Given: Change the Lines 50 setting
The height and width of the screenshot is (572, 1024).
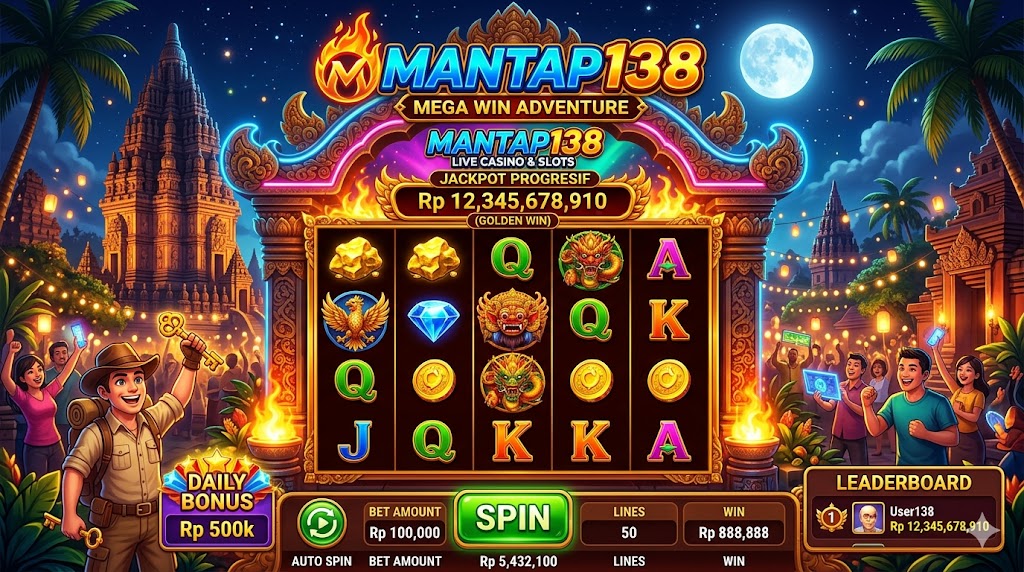Looking at the screenshot, I should 628,524.
